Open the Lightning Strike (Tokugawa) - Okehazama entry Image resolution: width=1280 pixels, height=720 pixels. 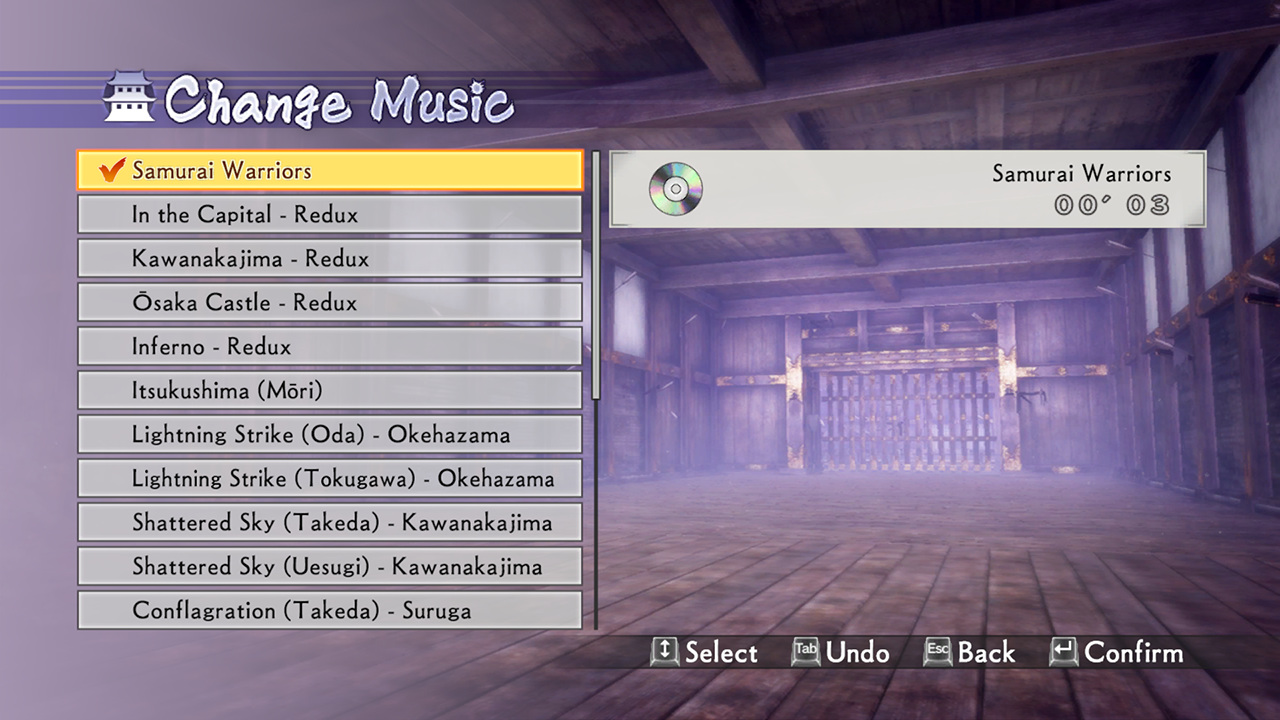[330, 479]
